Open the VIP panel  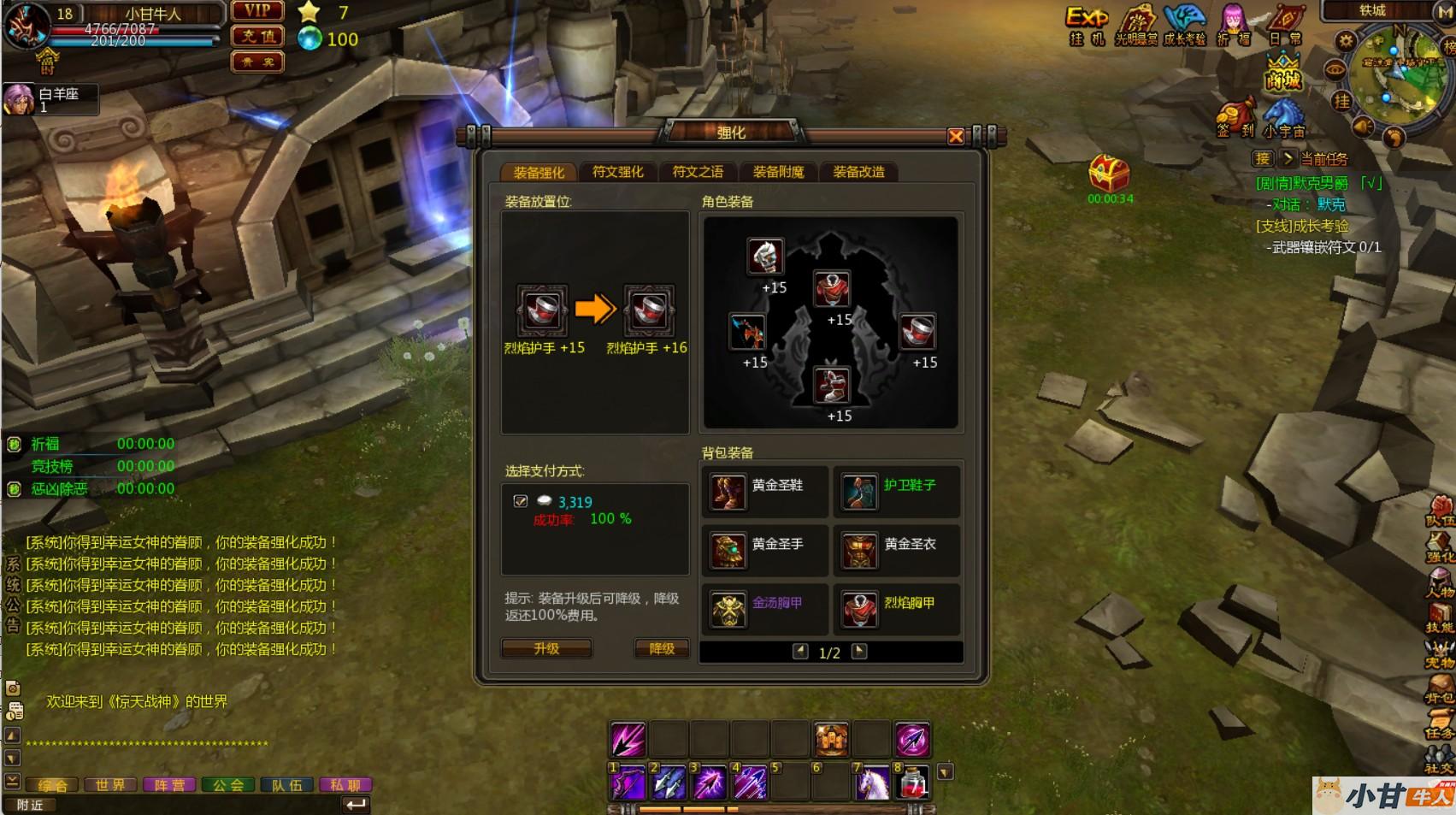pos(257,11)
